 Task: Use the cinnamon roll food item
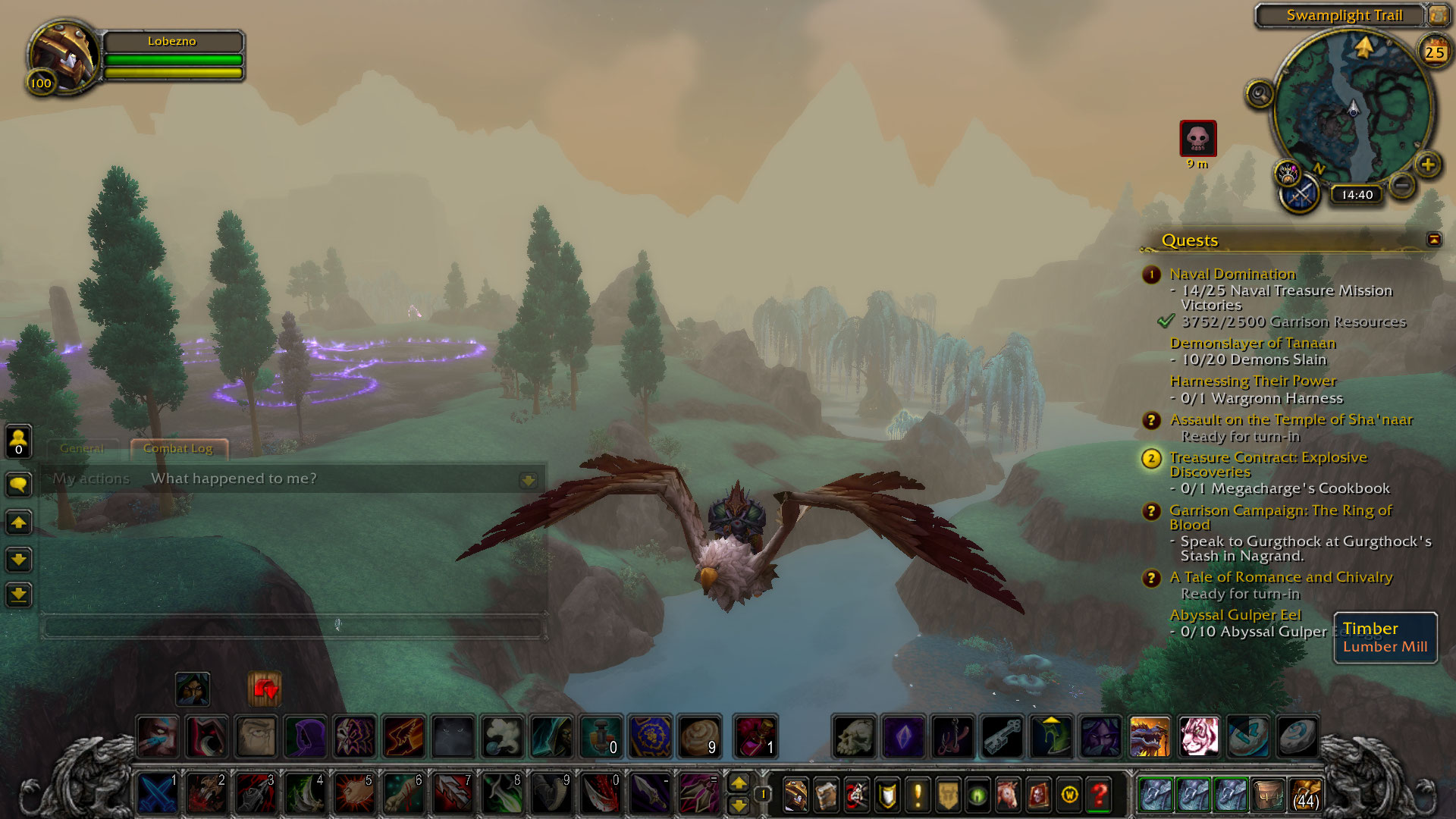tap(699, 736)
